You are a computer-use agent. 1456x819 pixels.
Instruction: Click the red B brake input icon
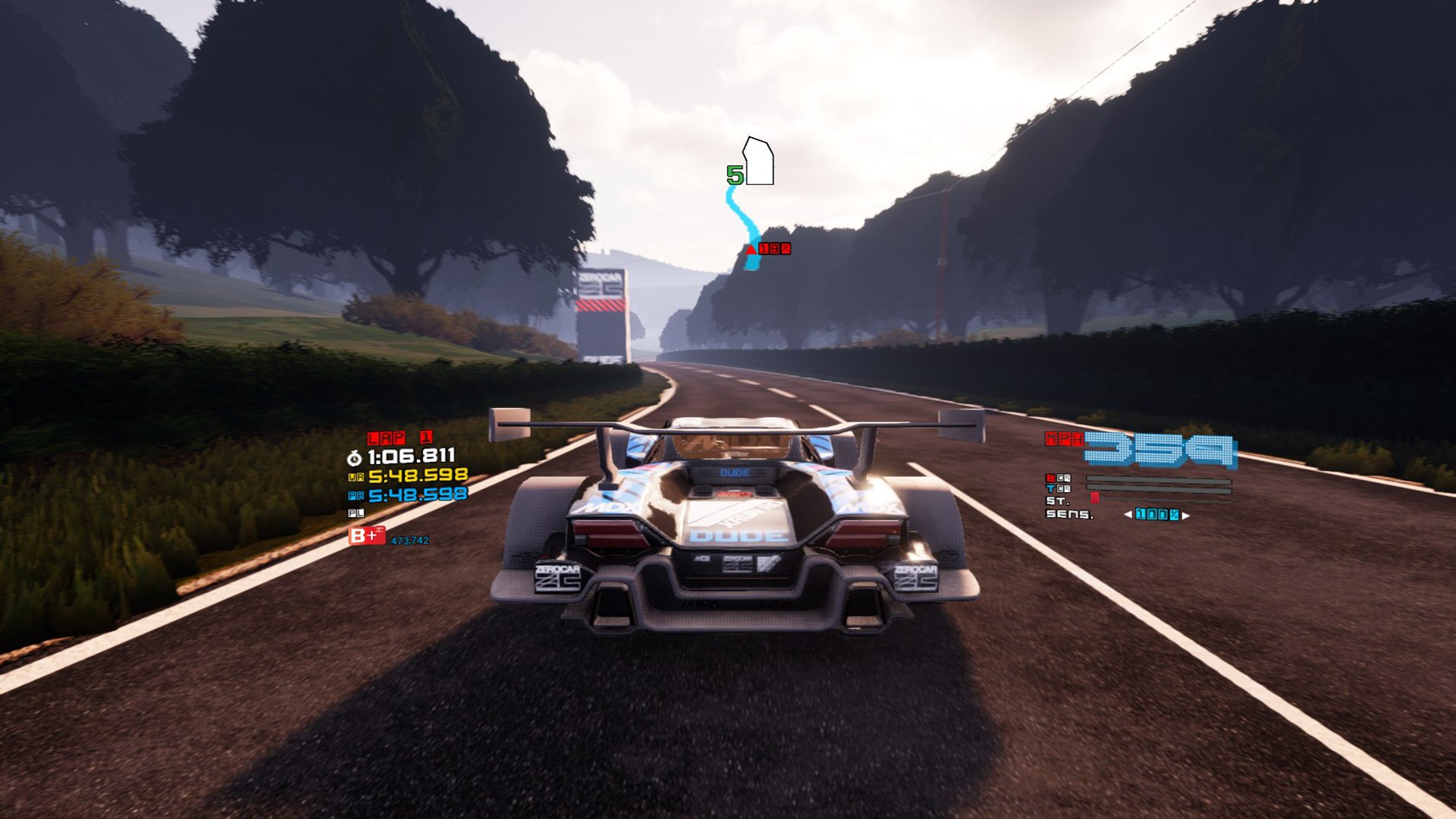[x=1051, y=478]
